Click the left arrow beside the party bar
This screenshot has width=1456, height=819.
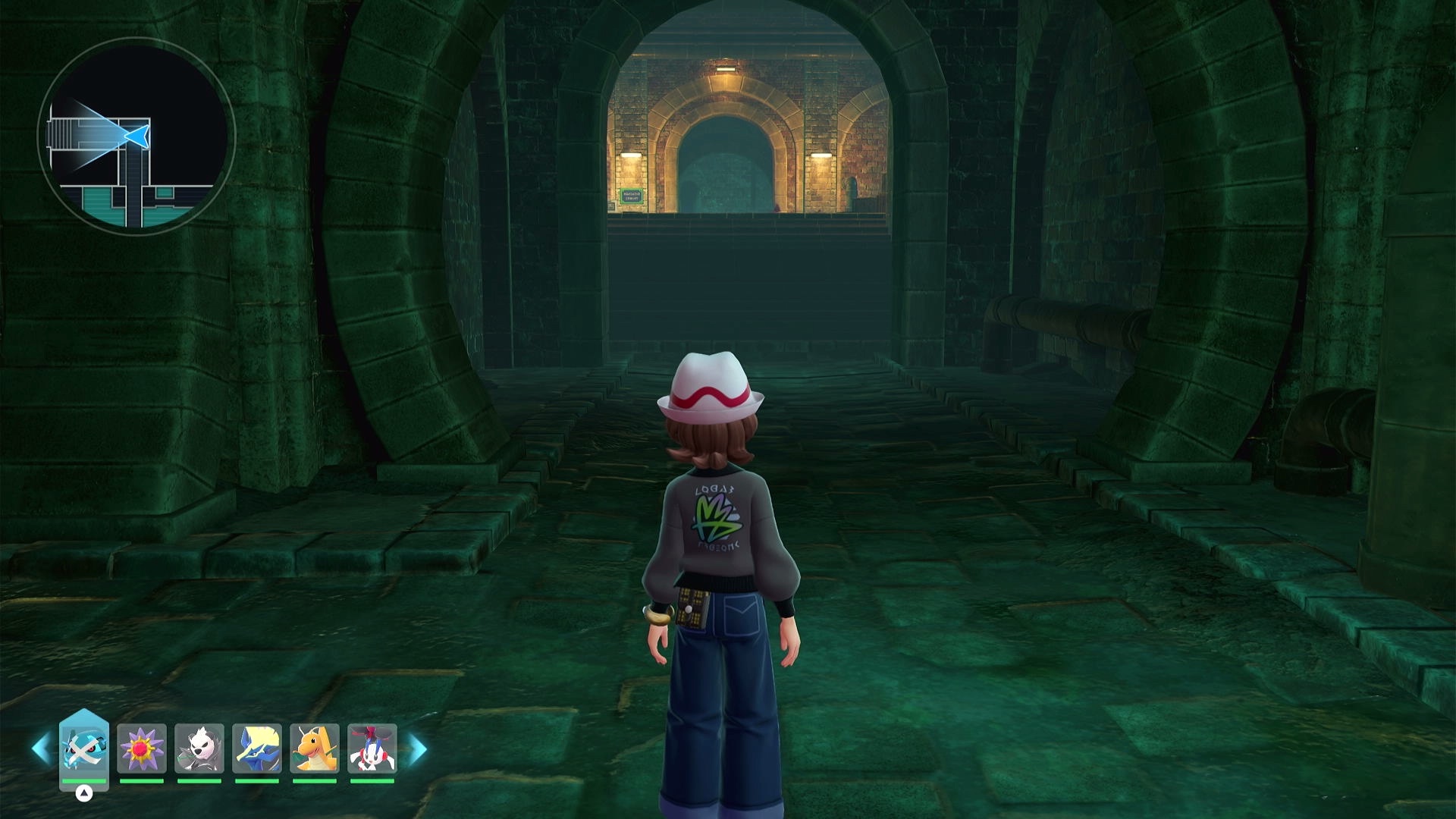tap(41, 749)
